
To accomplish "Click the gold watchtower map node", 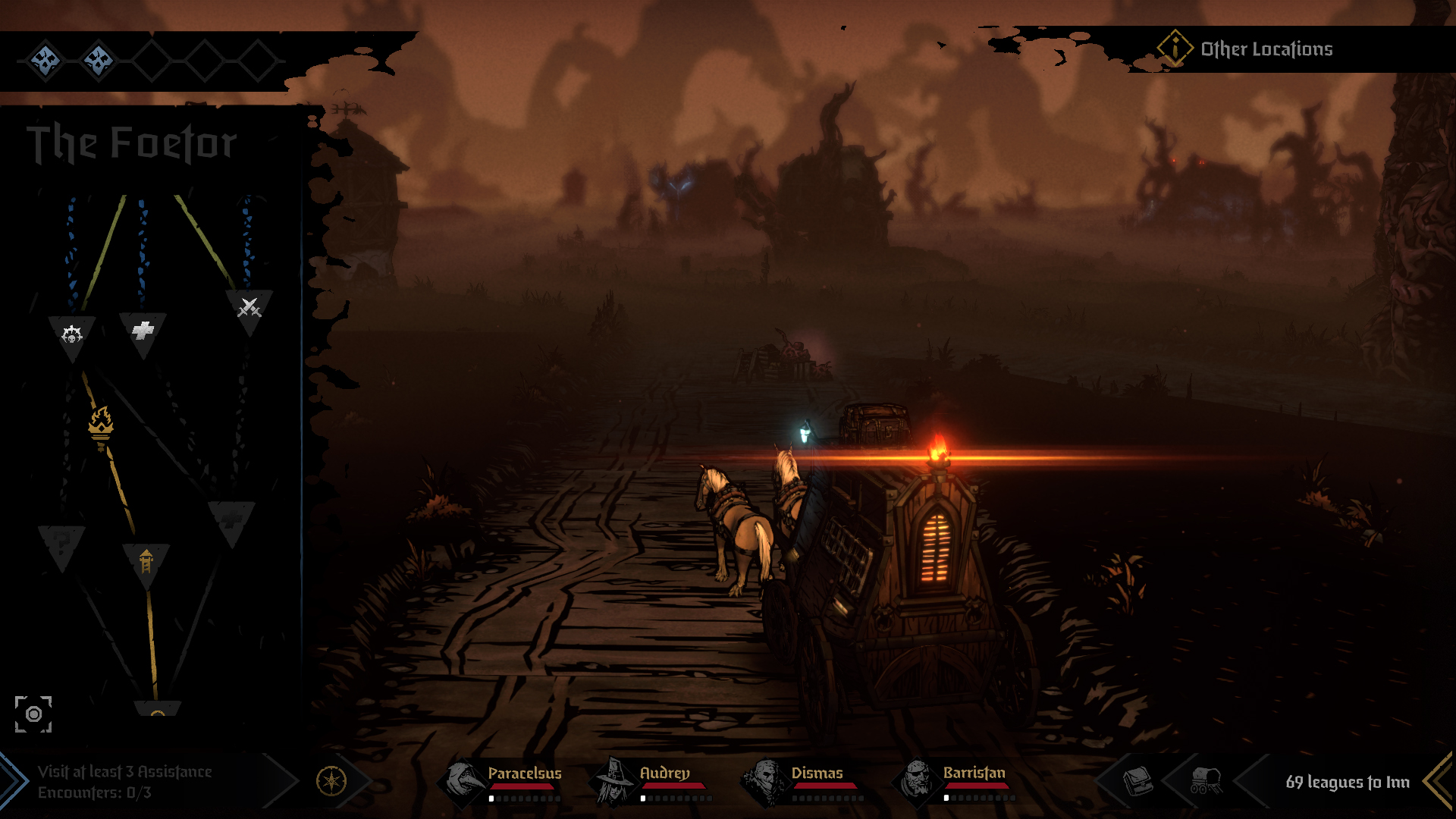I will click(146, 562).
